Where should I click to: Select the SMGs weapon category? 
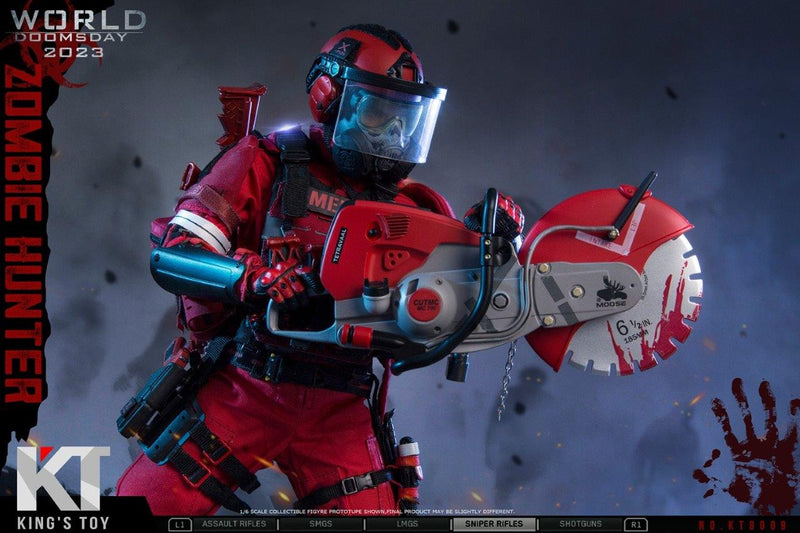pos(322,523)
